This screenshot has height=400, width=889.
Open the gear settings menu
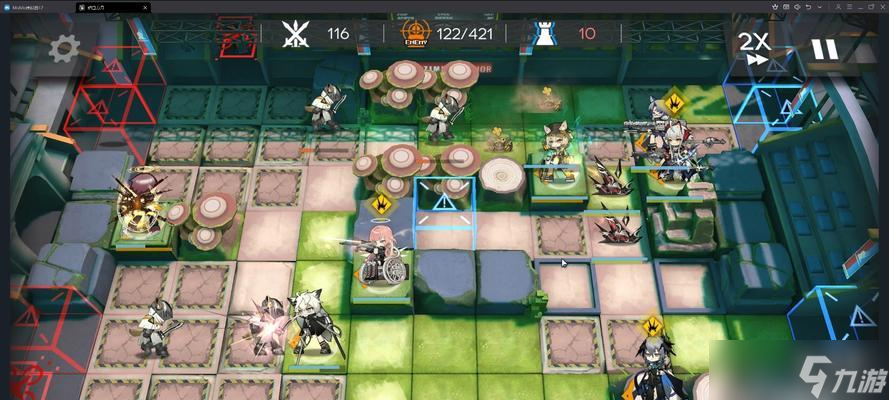coord(64,48)
